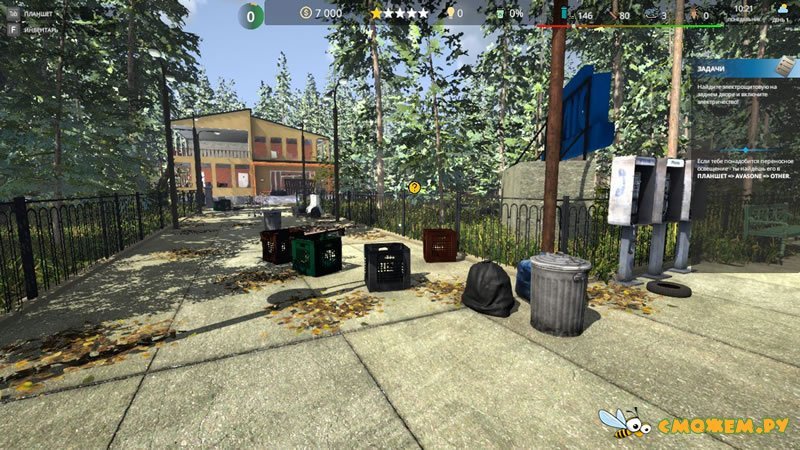The width and height of the screenshot is (800, 450).
Task: Select the yellow question mark objective marker
Action: [414, 187]
